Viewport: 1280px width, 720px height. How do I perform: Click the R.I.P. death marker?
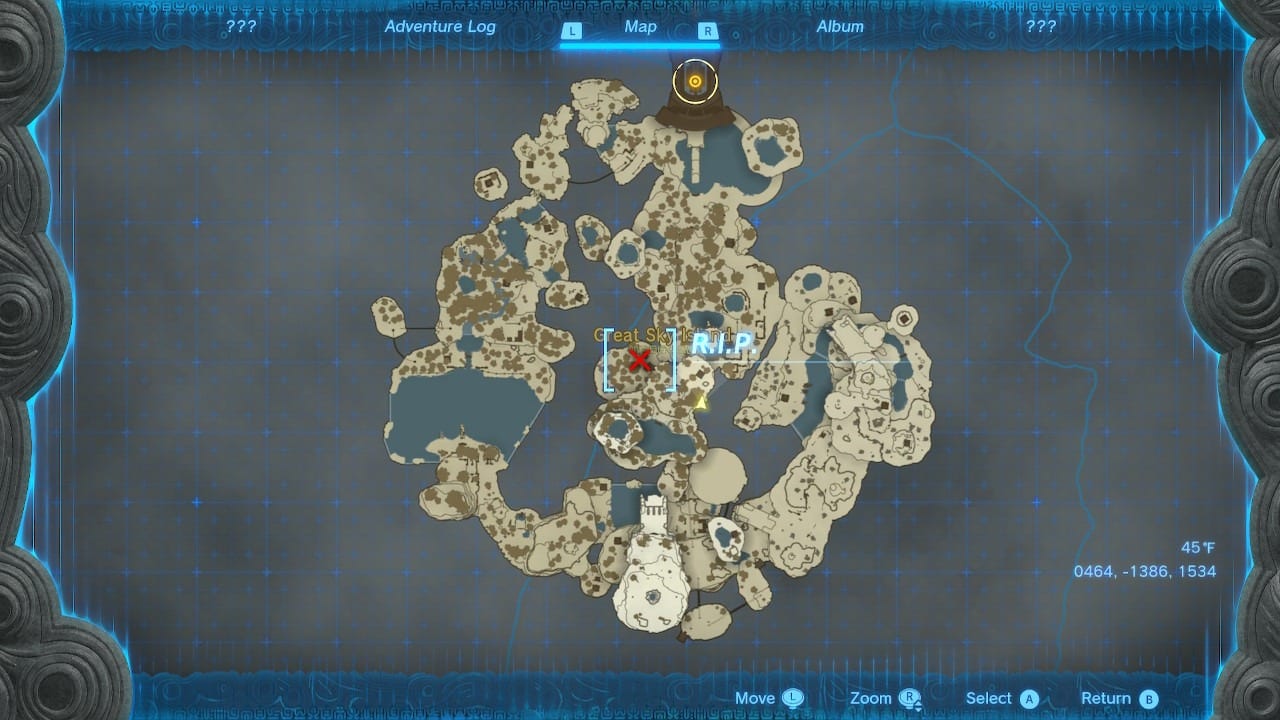[x=720, y=345]
